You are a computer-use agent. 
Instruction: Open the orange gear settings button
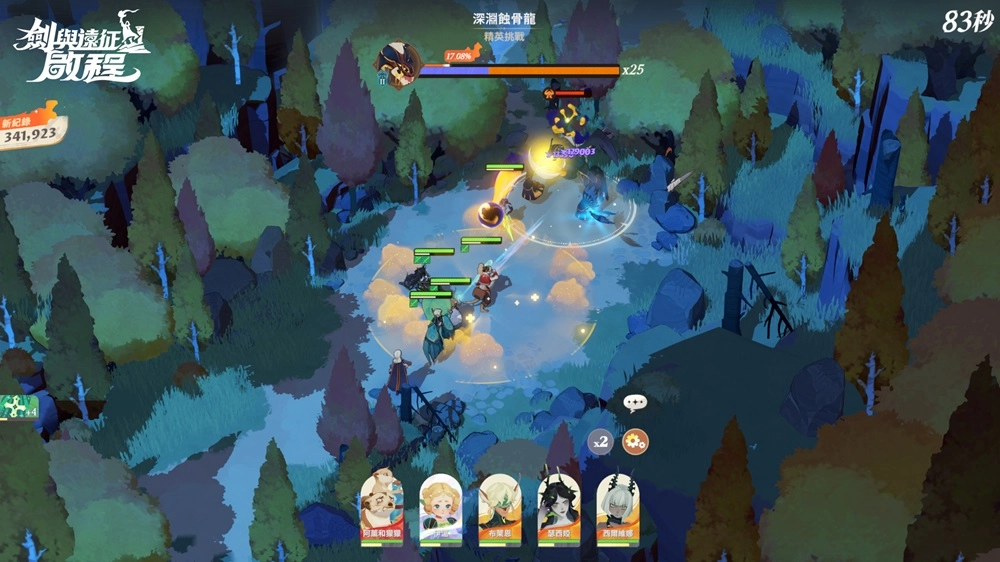pyautogui.click(x=635, y=441)
